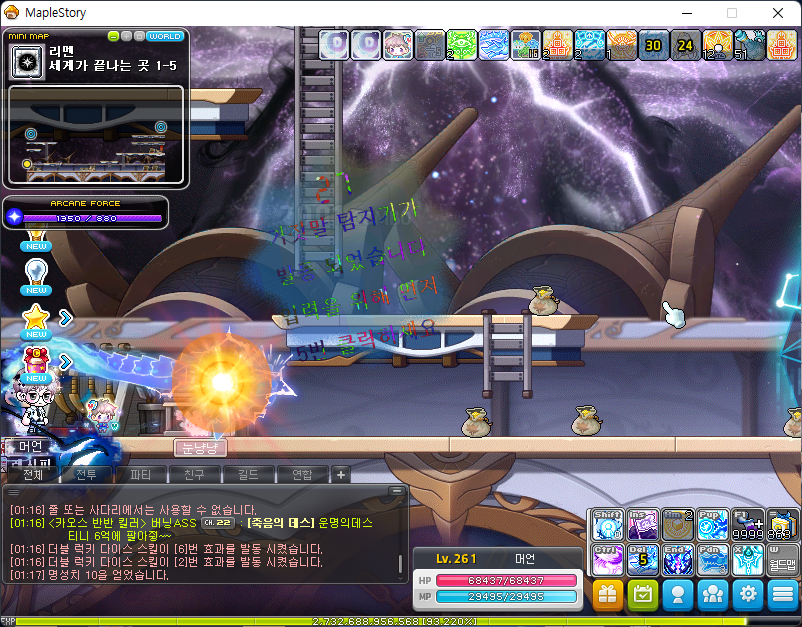Viewport: 802px width, 627px height.
Task: Switch to the 파티 chat tab
Action: point(141,474)
